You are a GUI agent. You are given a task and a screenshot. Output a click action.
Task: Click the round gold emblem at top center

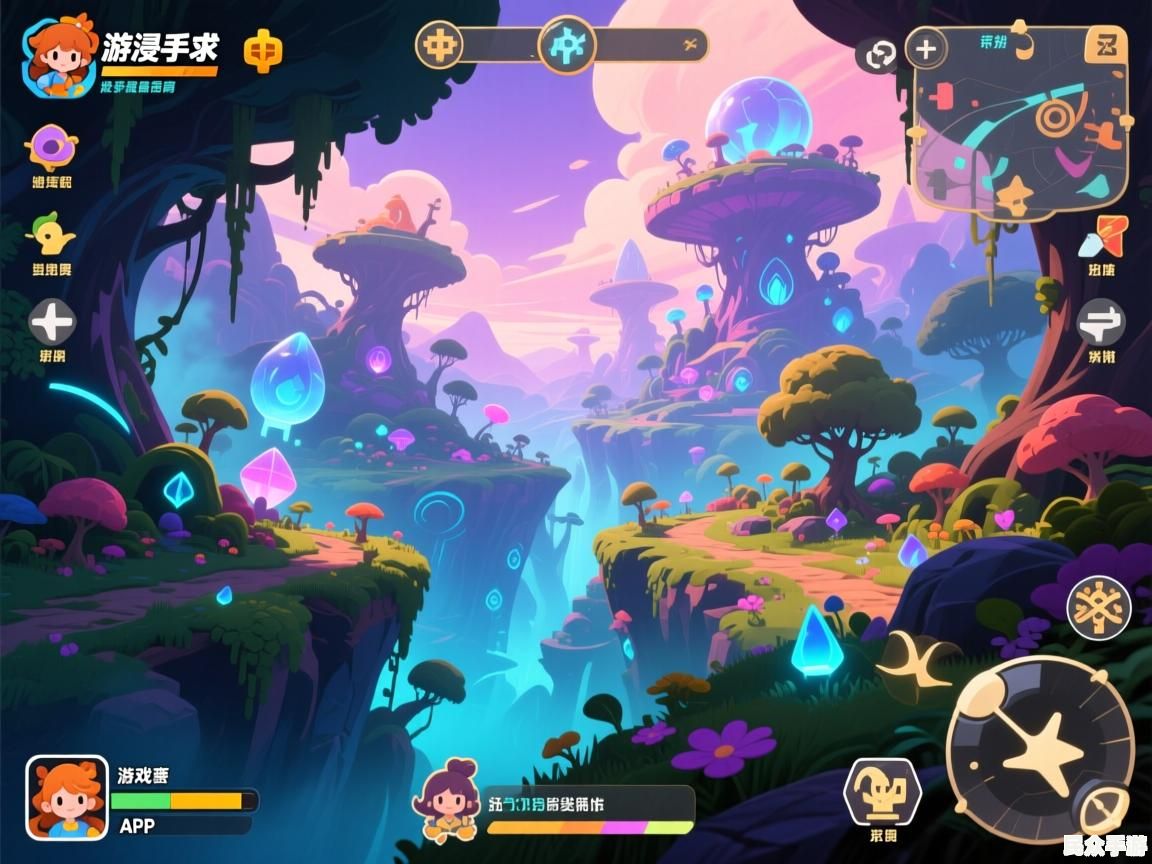439,45
